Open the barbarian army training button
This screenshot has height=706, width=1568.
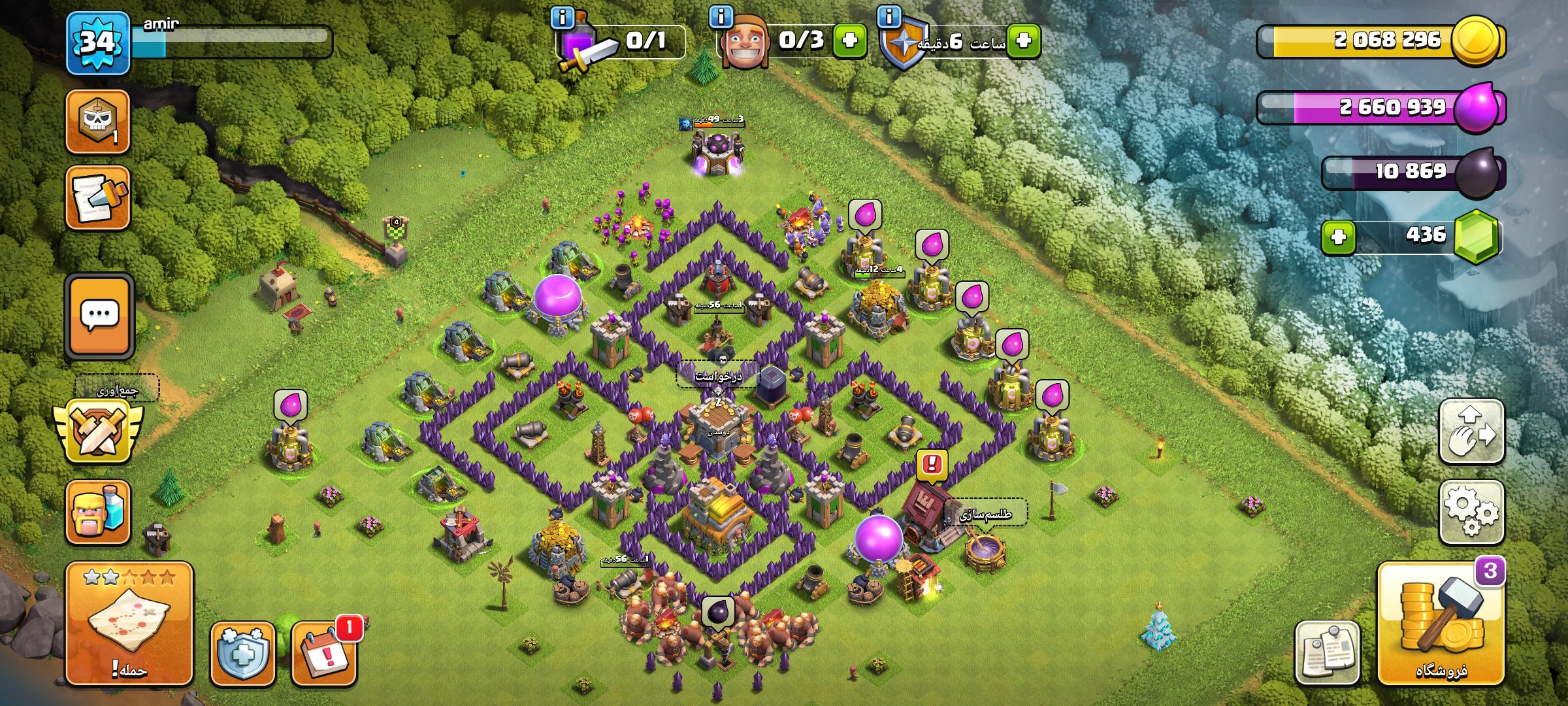(98, 513)
